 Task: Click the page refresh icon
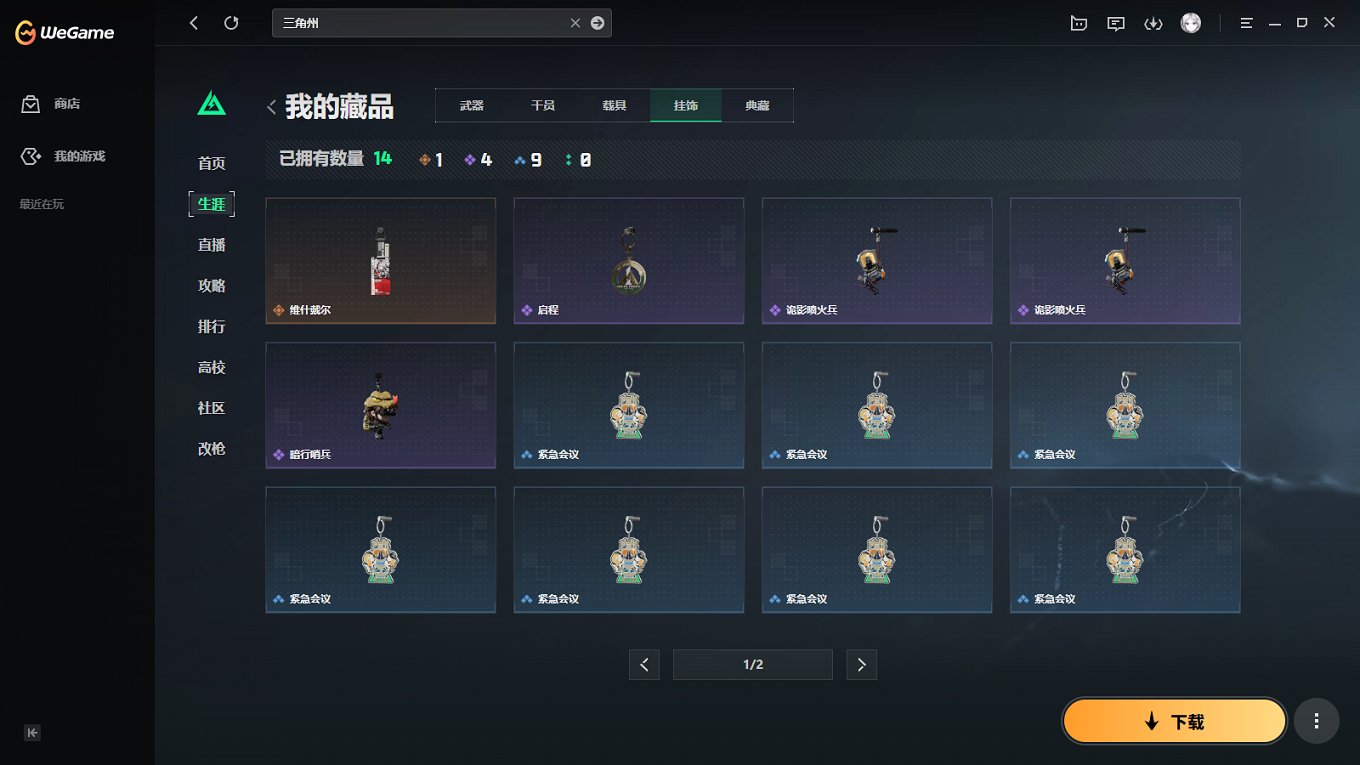click(x=231, y=22)
